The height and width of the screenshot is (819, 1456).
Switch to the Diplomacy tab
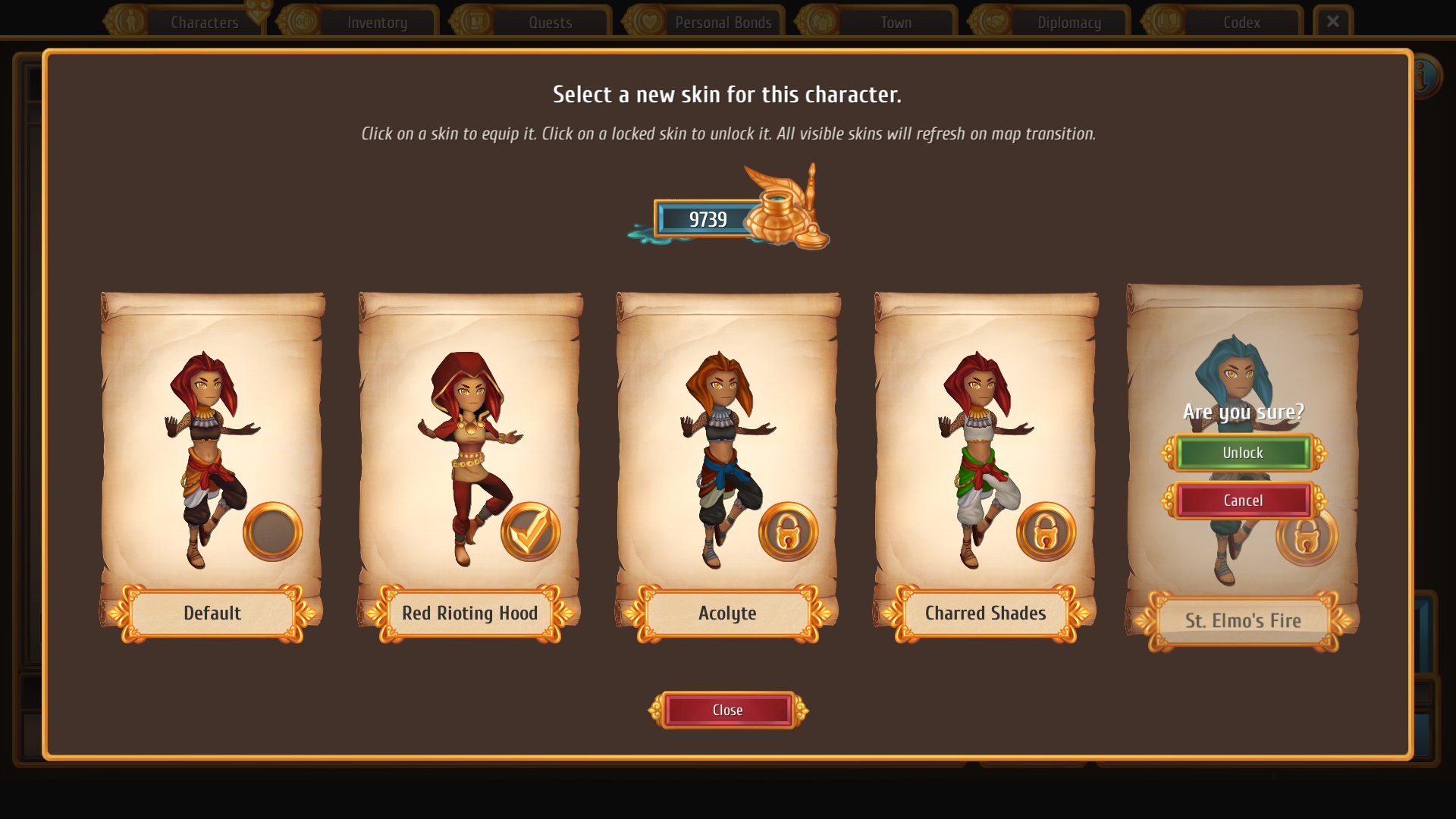pos(1068,22)
